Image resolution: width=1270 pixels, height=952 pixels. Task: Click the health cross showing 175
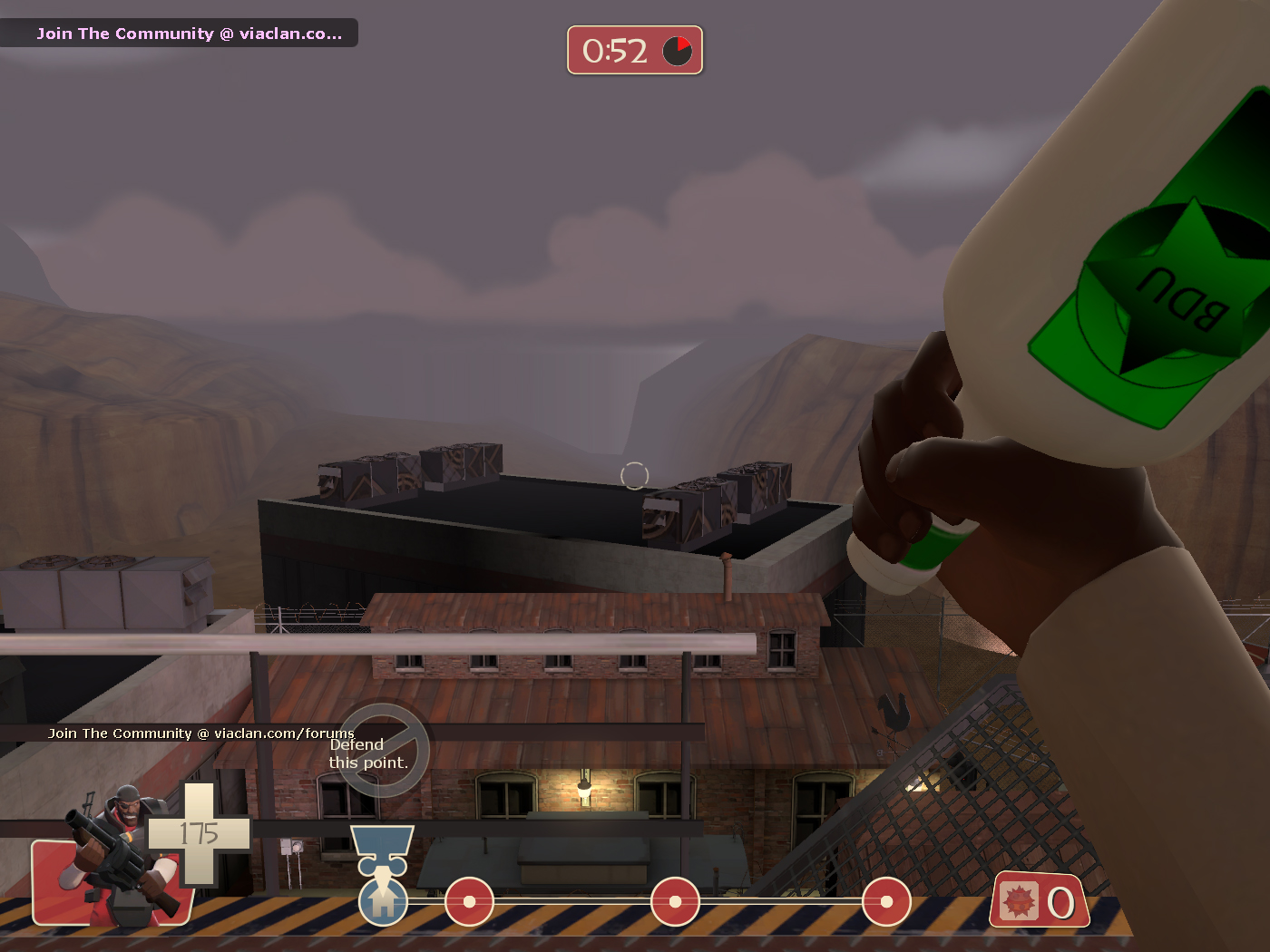pyautogui.click(x=200, y=834)
